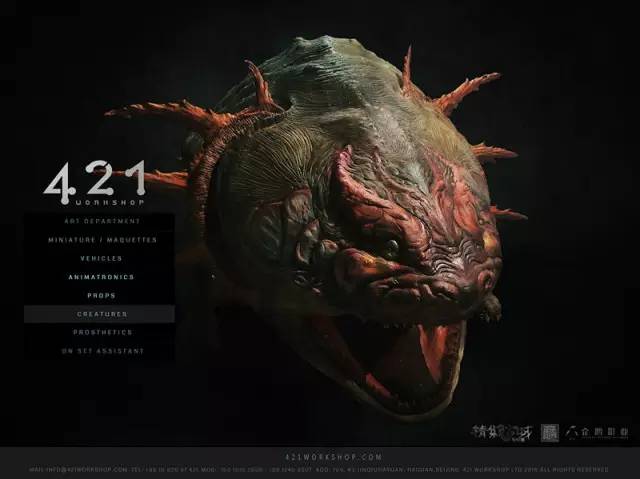
Task: Select Miniature / Maquettes from the menu
Action: [x=101, y=240]
